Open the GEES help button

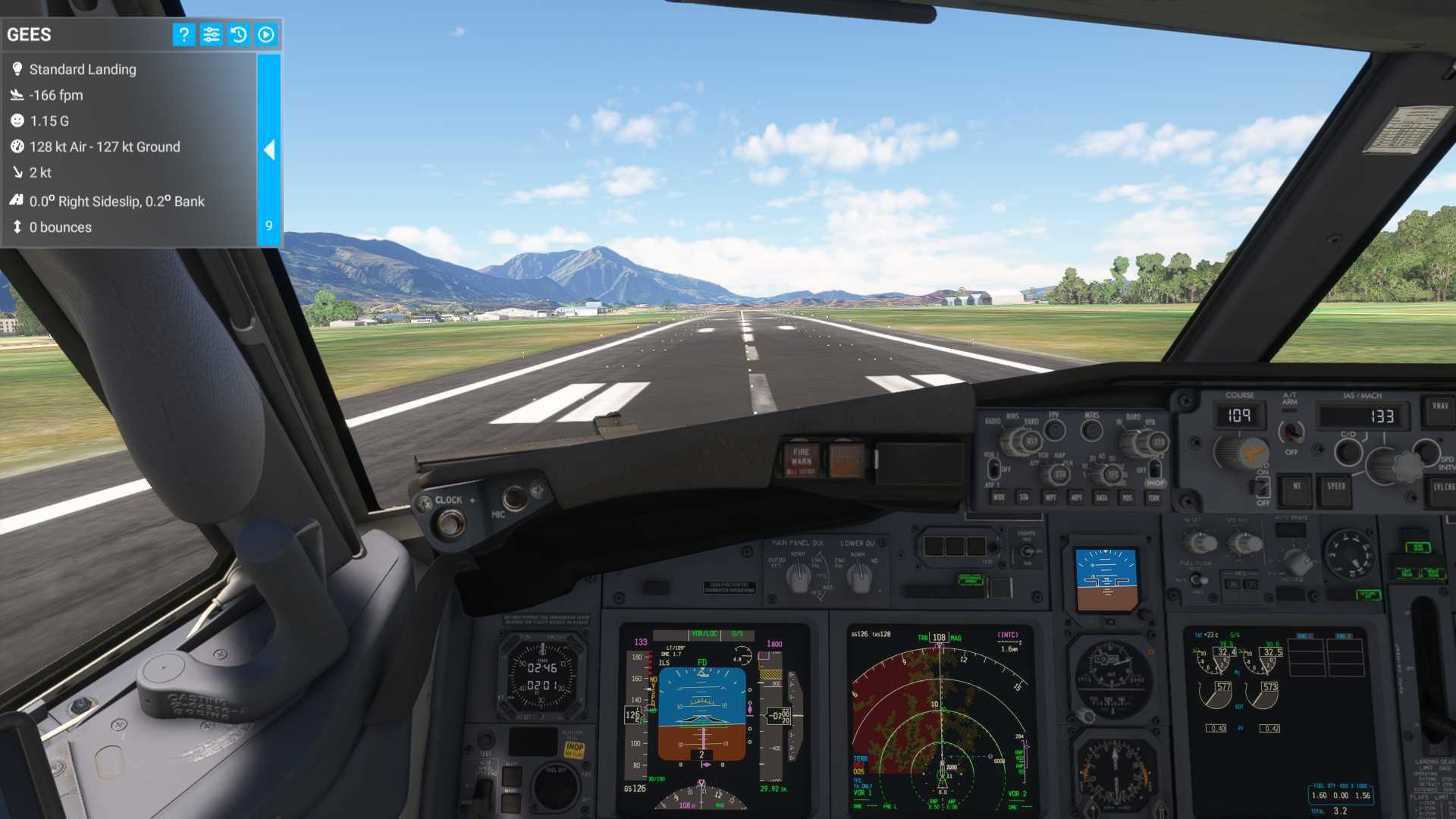pos(184,34)
